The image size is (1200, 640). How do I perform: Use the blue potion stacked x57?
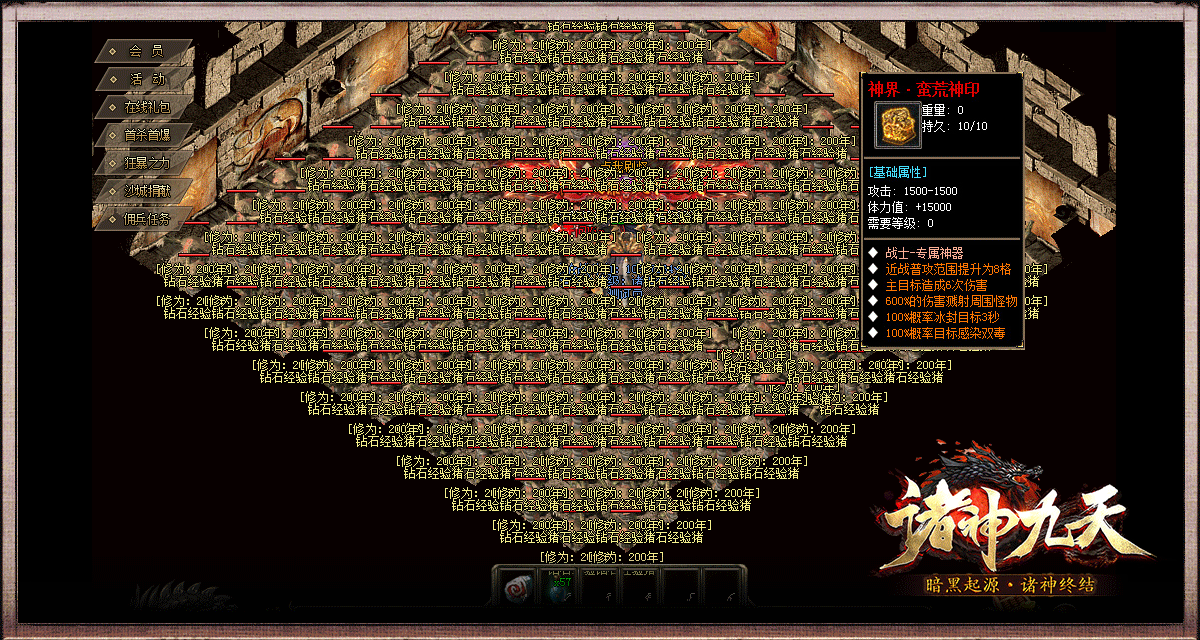point(558,589)
